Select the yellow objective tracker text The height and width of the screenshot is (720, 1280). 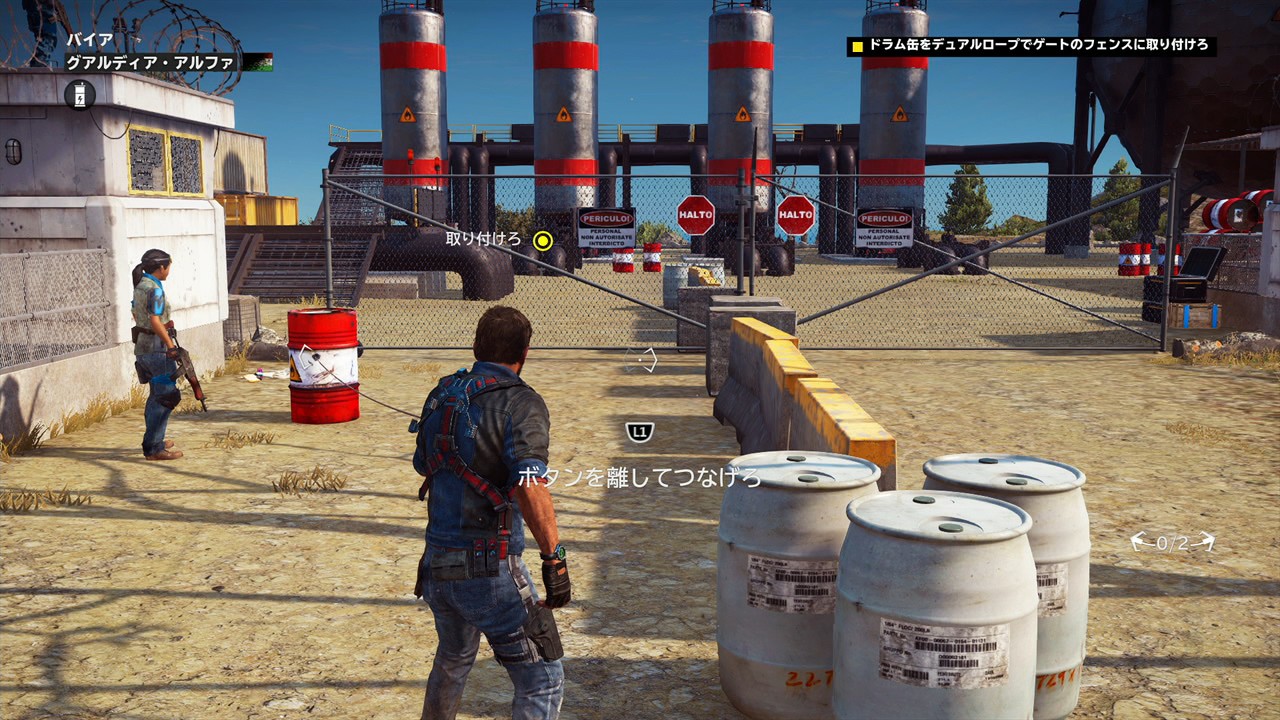pyautogui.click(x=1038, y=46)
